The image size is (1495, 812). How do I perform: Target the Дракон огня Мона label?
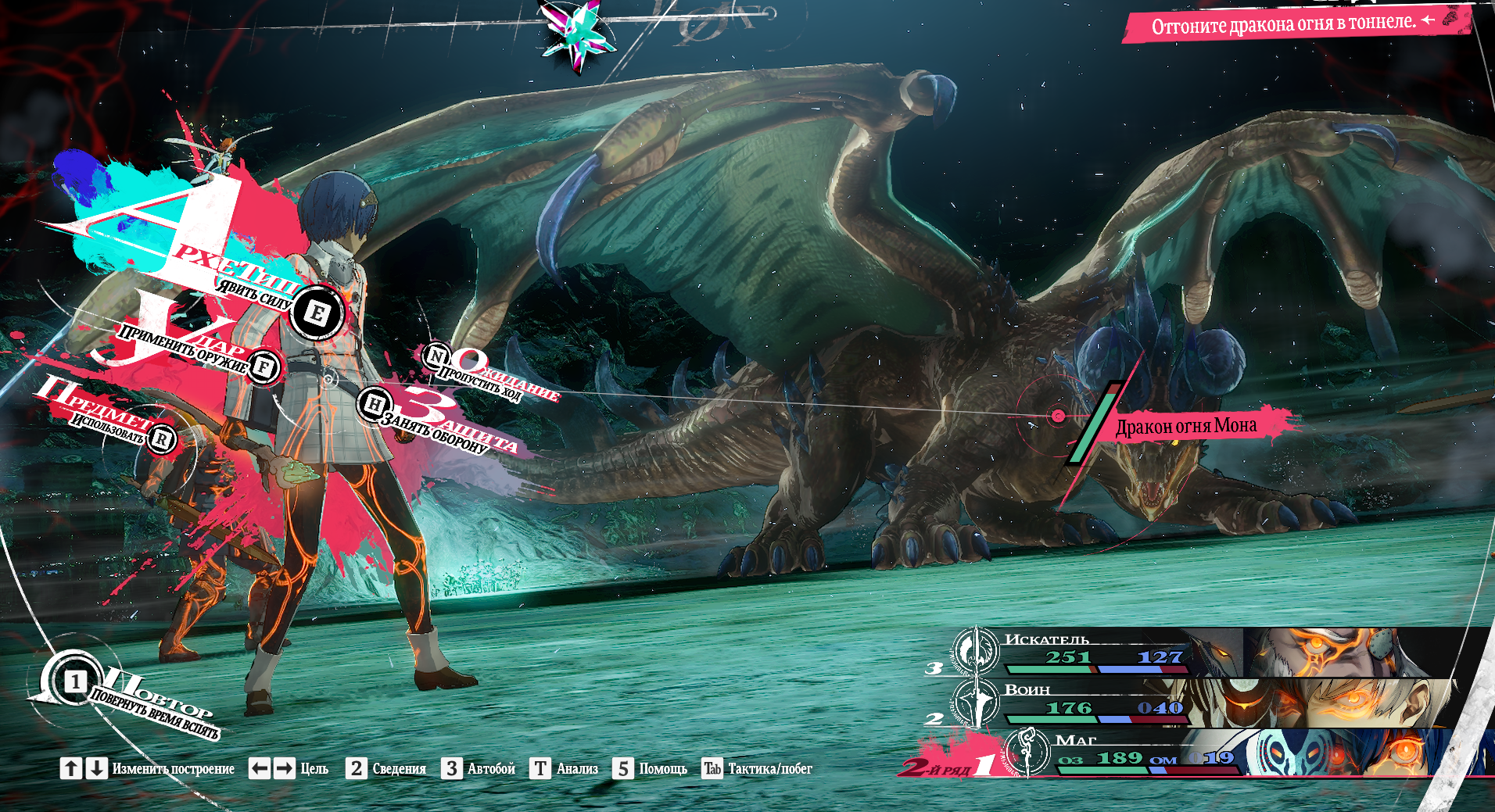1185,426
